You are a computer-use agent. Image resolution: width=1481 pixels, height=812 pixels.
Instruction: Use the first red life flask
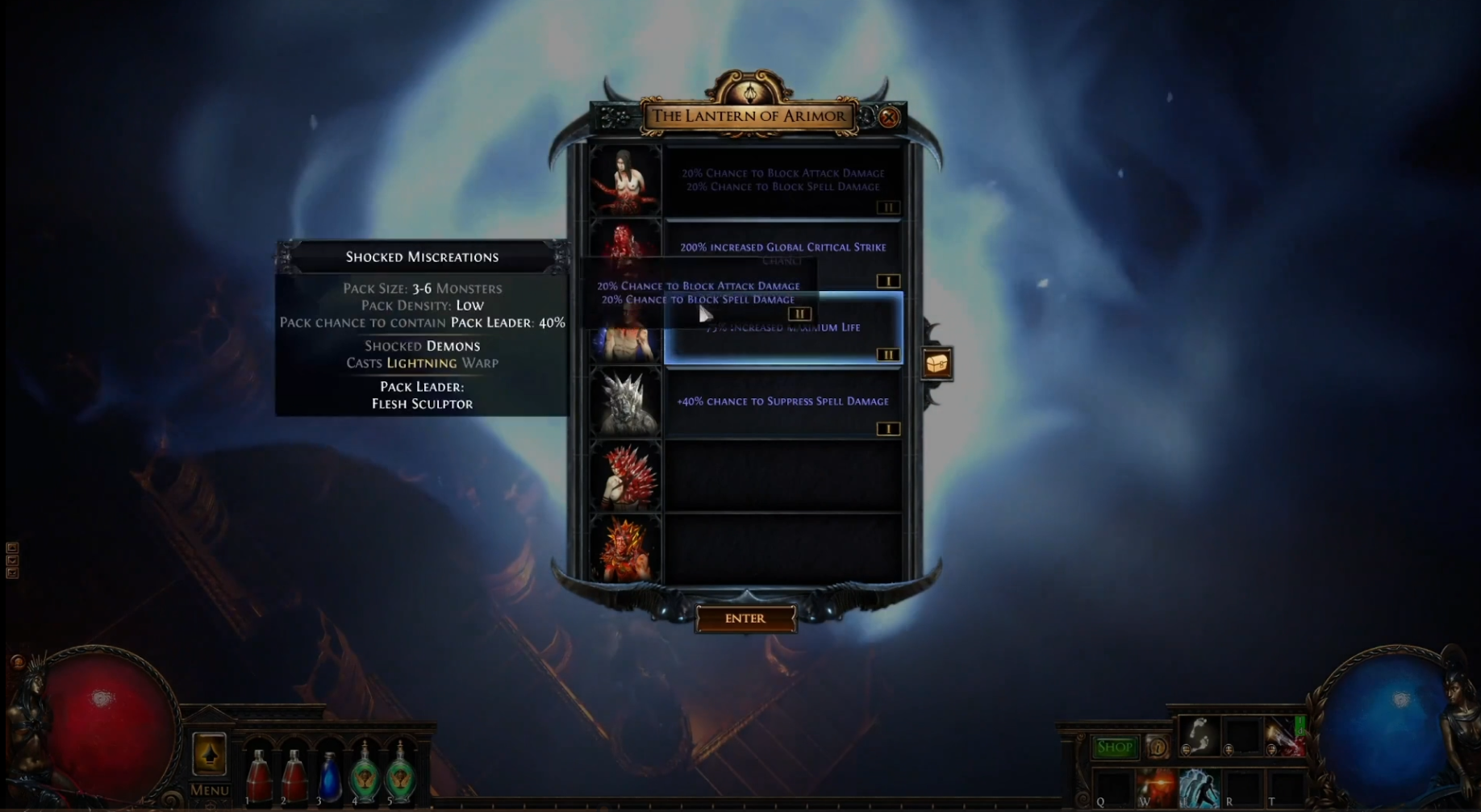(x=258, y=776)
